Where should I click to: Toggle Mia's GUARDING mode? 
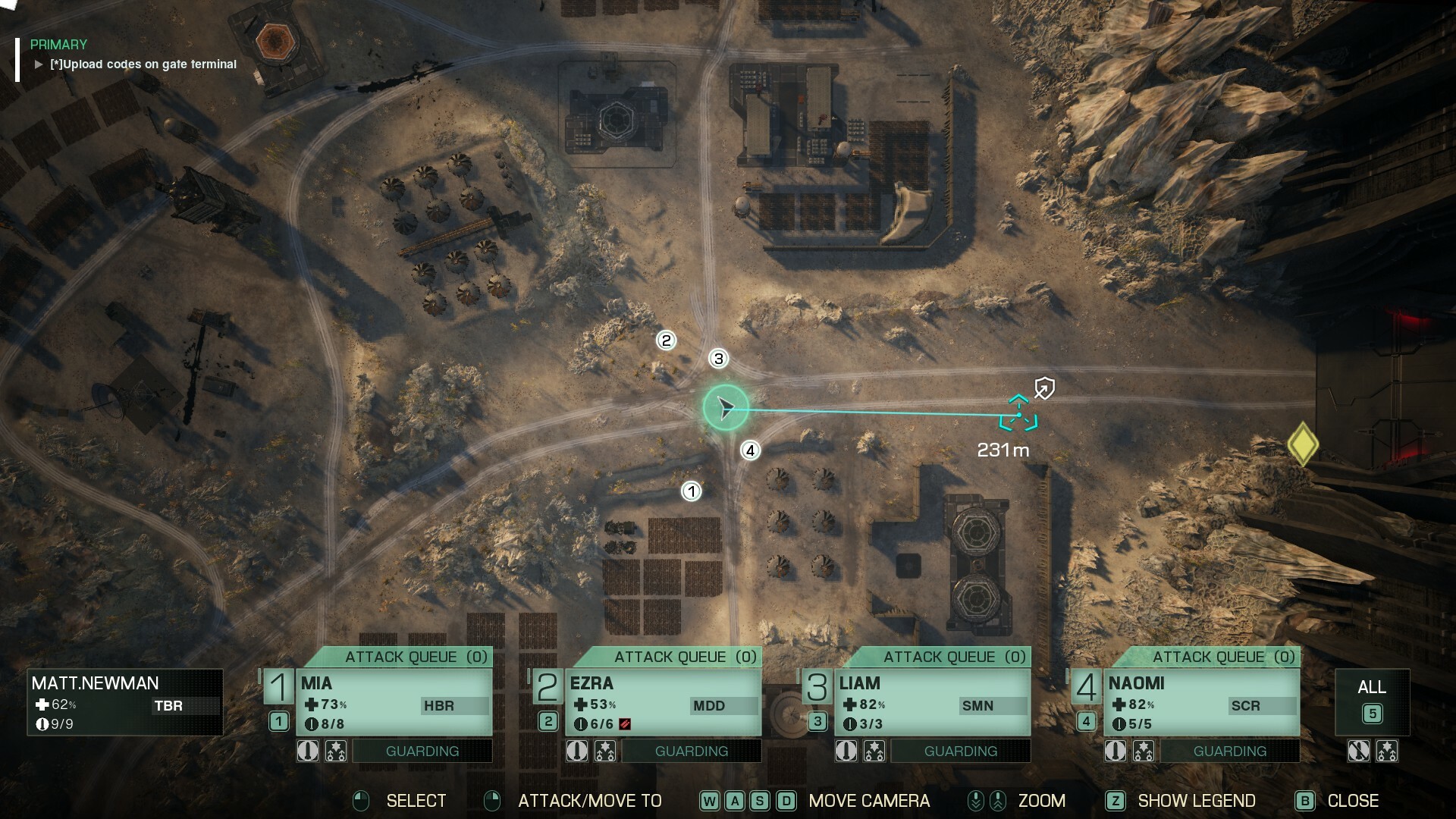422,751
